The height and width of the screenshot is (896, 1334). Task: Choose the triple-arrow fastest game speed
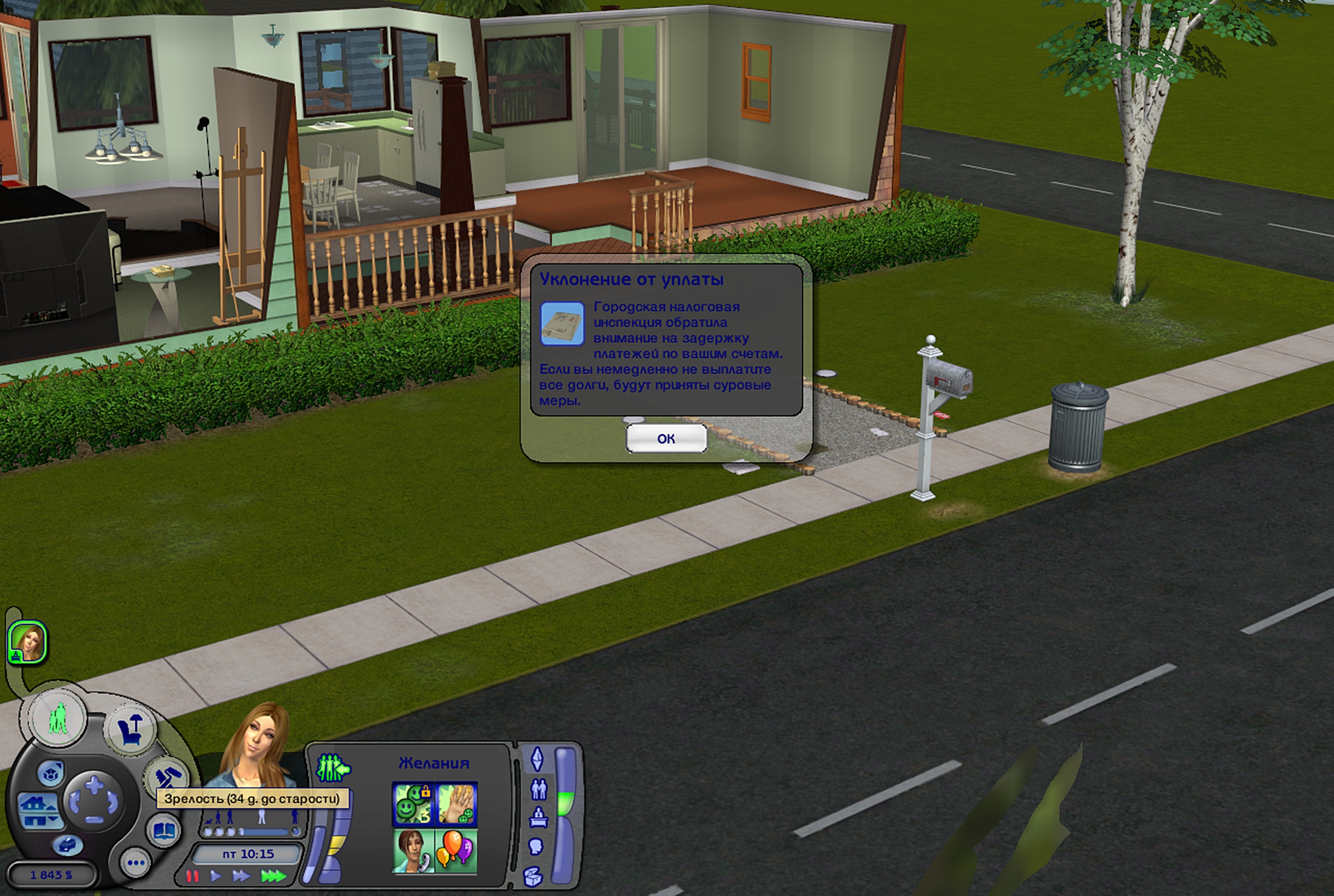273,876
